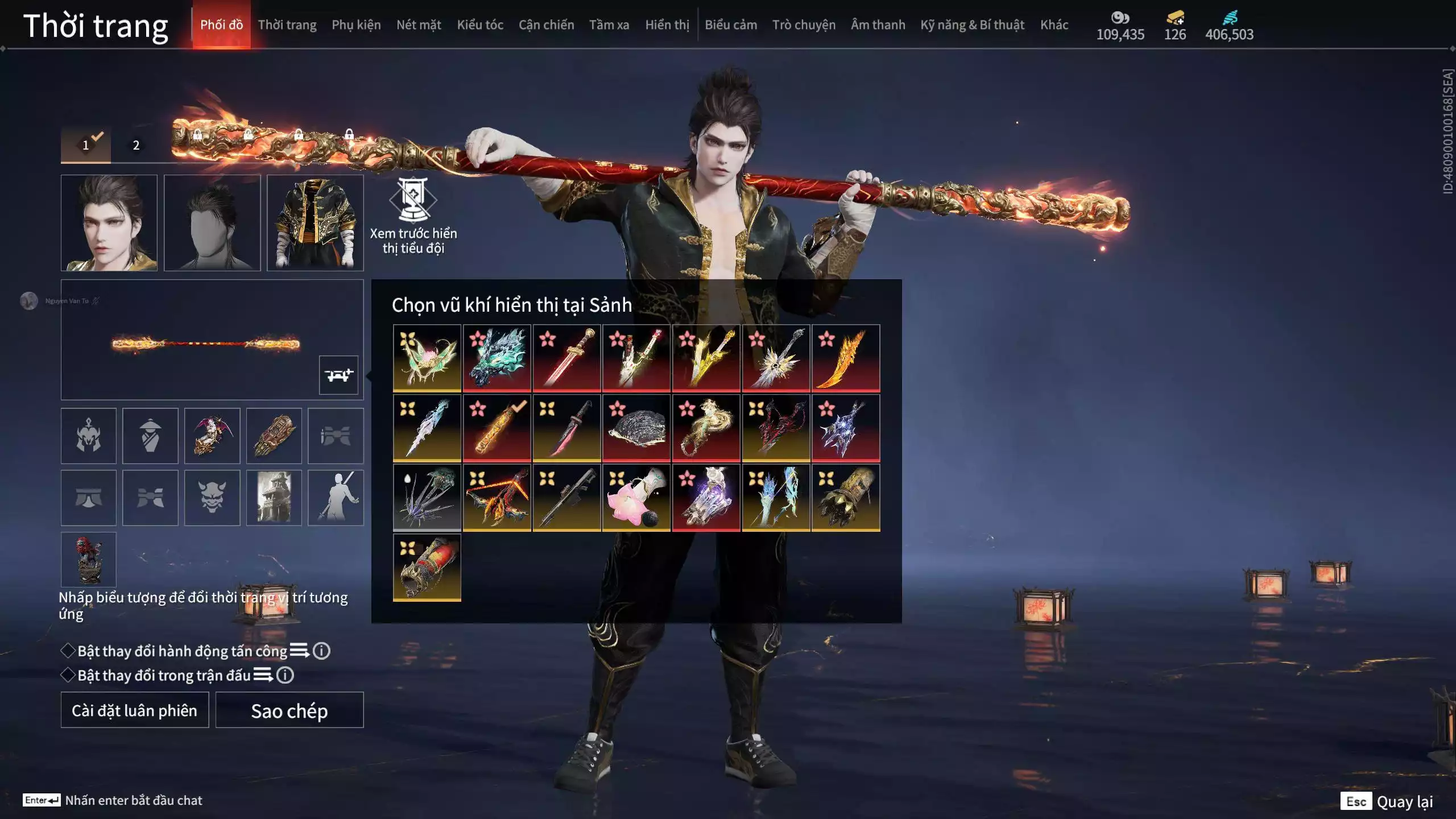Pick the teal dragon head weapon skin
This screenshot has width=1456, height=819.
[497, 358]
